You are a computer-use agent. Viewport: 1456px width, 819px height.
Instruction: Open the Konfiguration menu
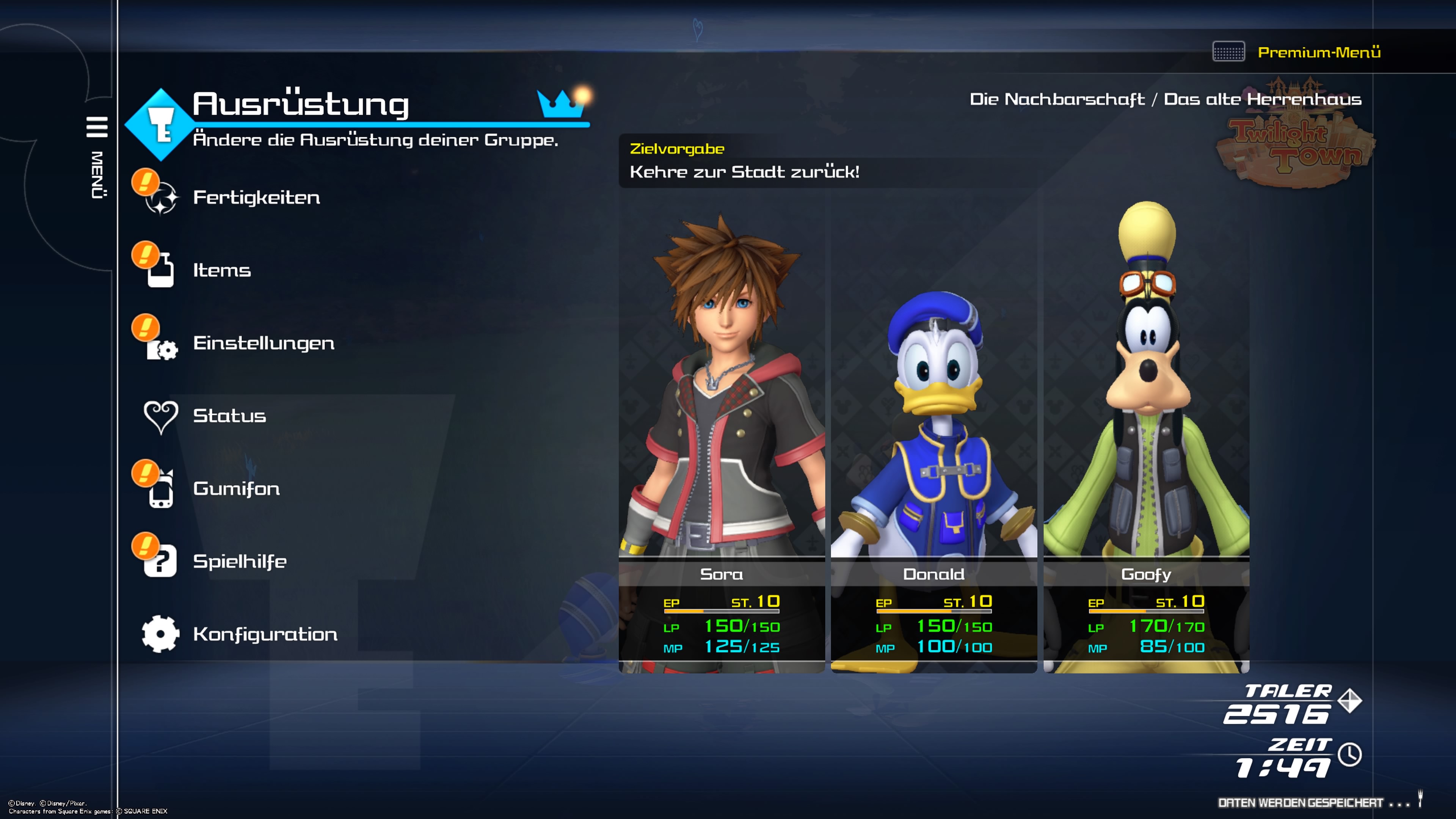pyautogui.click(x=265, y=634)
